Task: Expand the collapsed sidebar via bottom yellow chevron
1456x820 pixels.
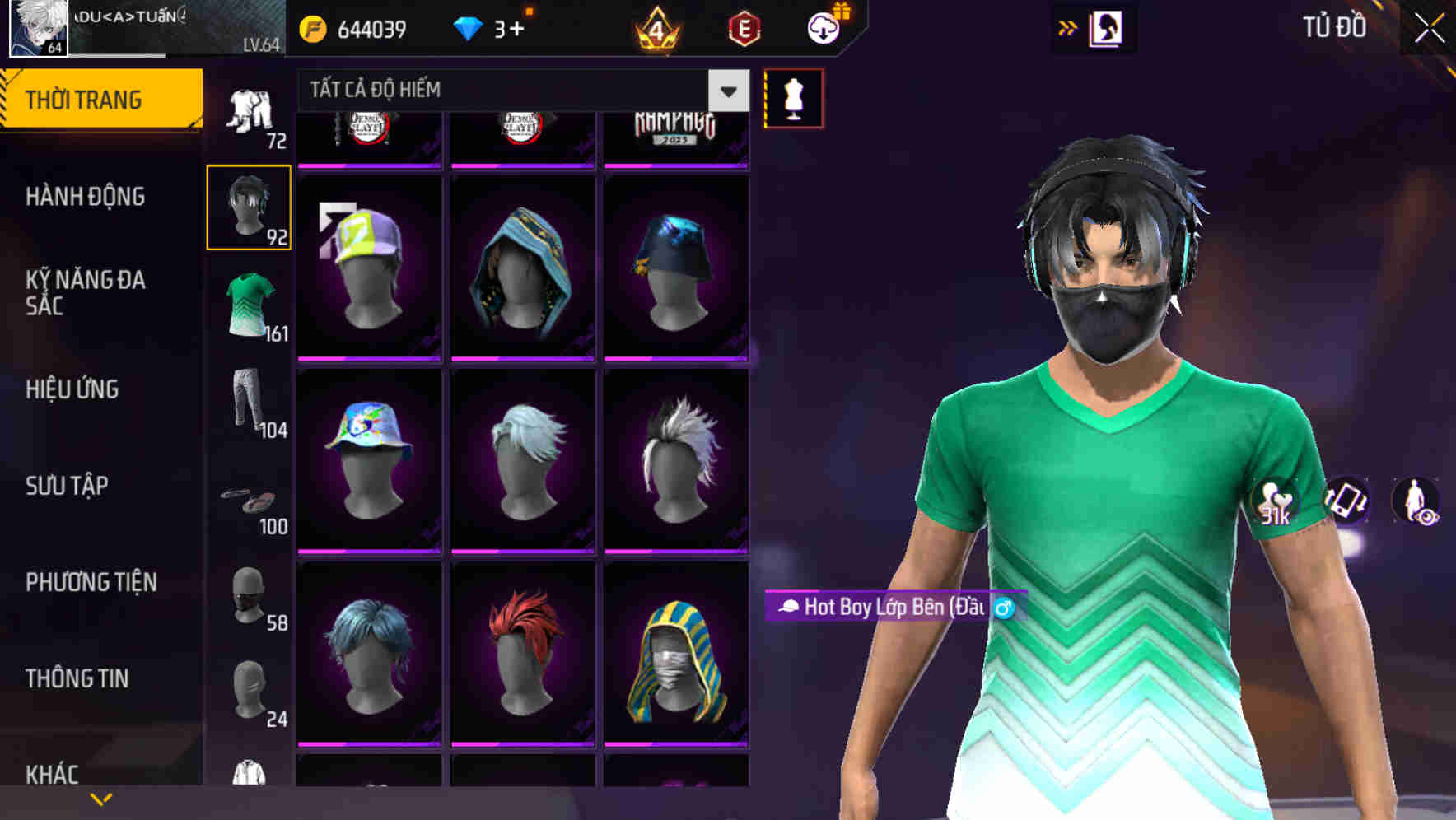Action: 102,798
